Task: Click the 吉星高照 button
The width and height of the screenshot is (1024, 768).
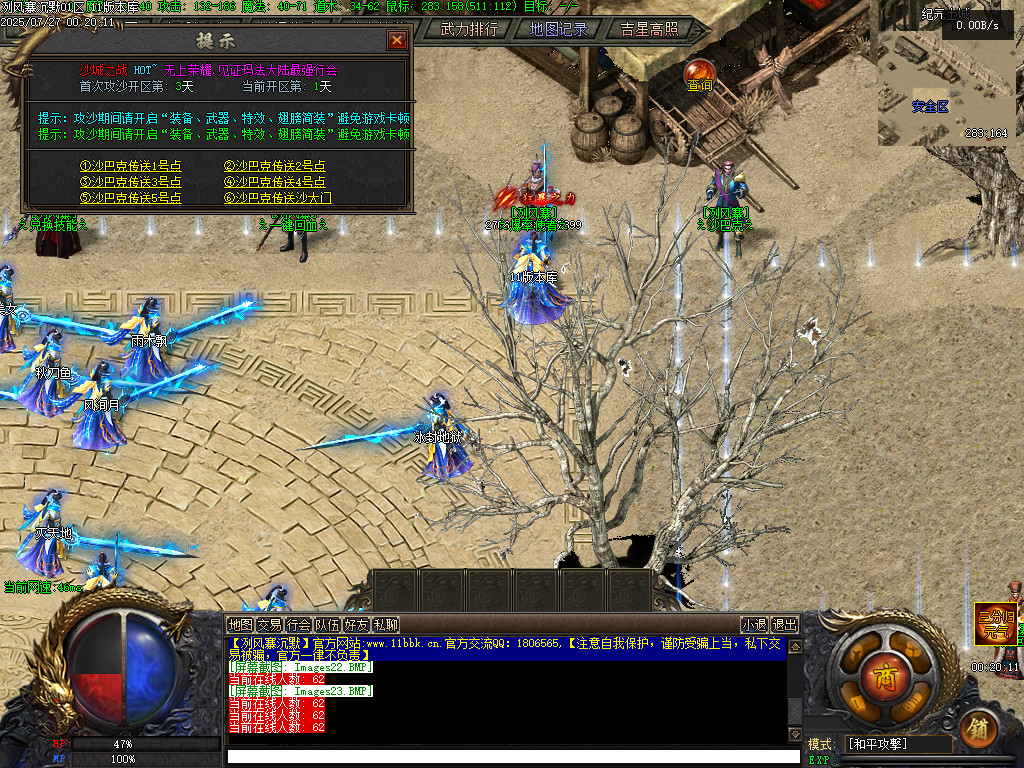Action: pyautogui.click(x=649, y=29)
